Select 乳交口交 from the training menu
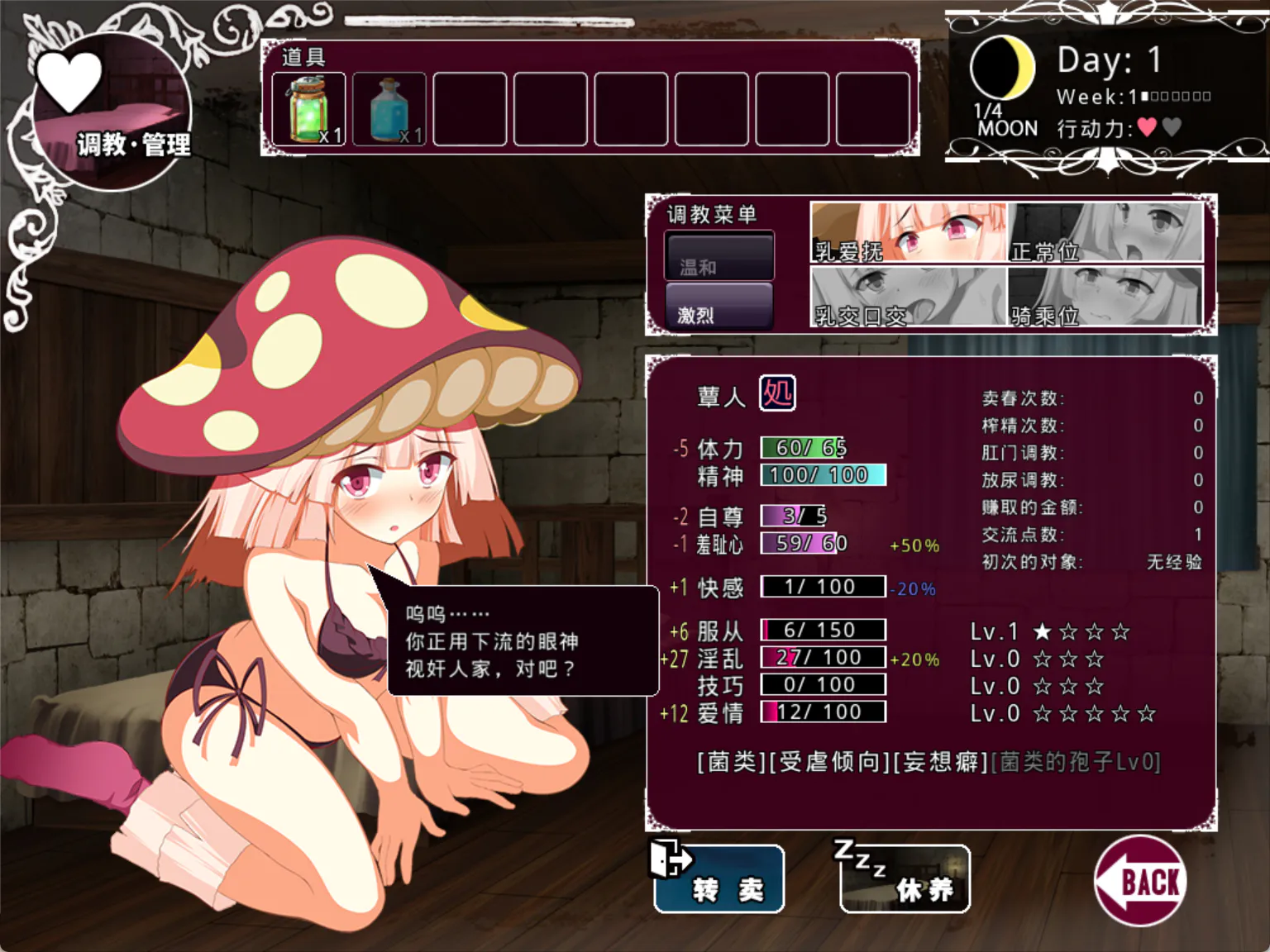This screenshot has width=1270, height=952. 908,299
